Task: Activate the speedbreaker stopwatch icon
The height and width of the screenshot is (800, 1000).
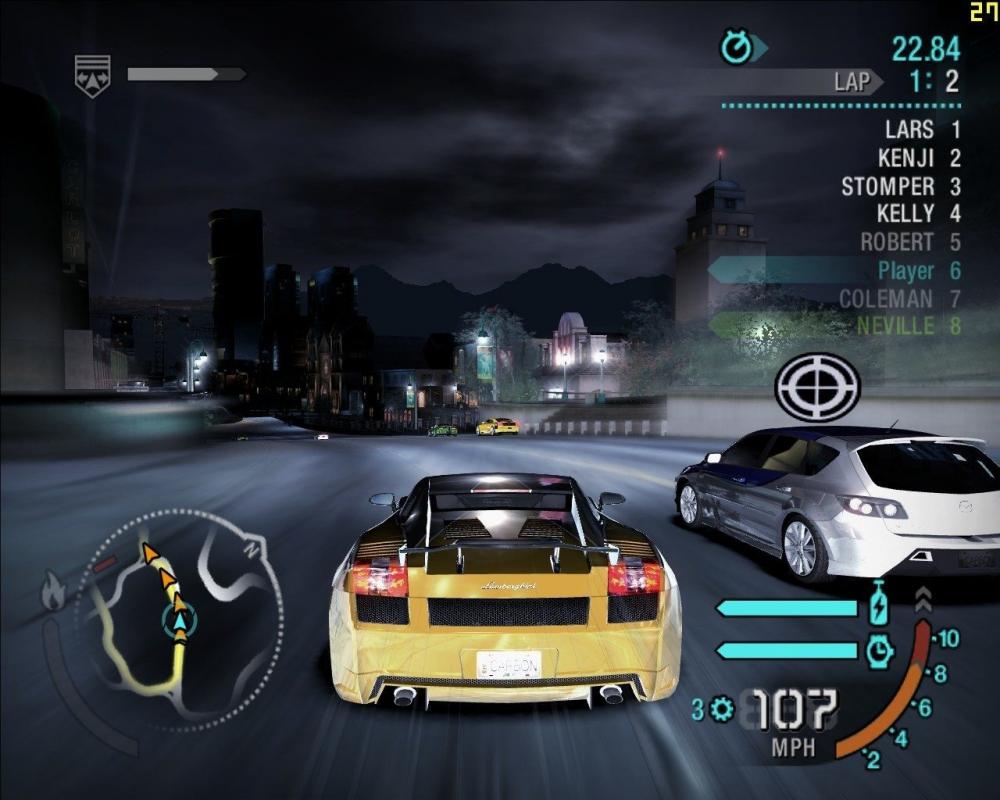Action: click(x=879, y=652)
